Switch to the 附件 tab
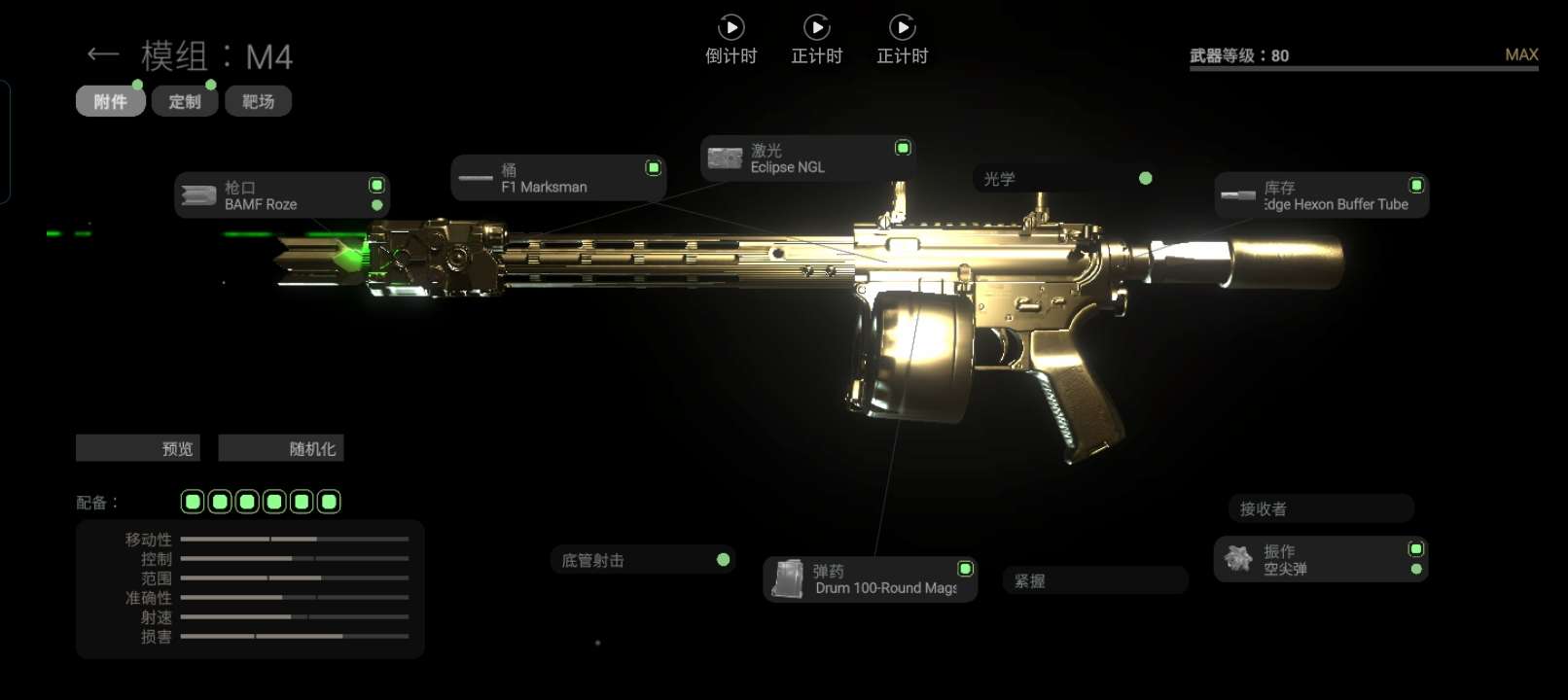 click(x=110, y=102)
